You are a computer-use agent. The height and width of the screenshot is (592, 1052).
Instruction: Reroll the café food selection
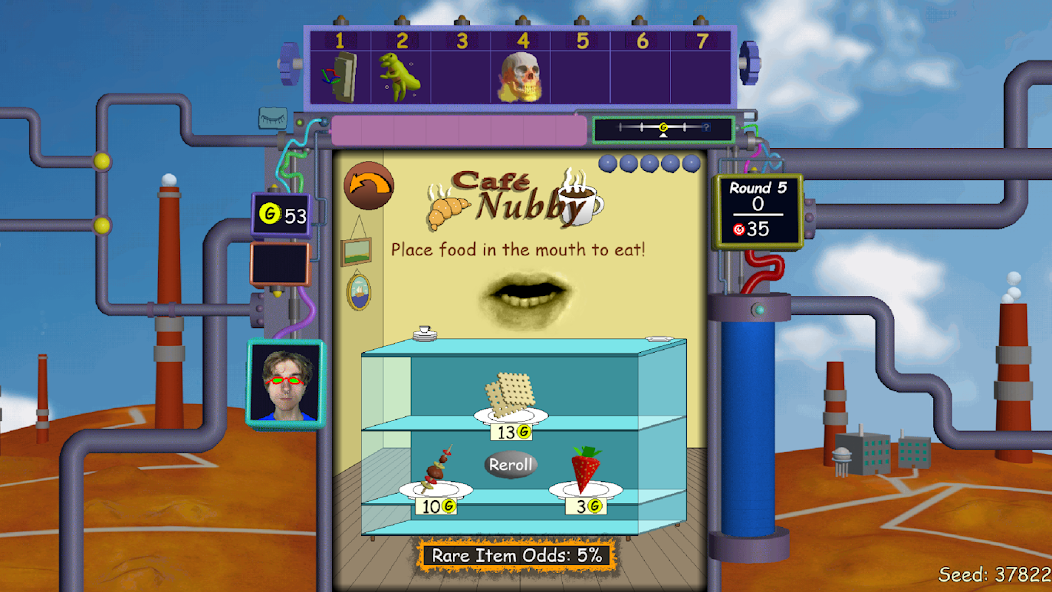(511, 464)
